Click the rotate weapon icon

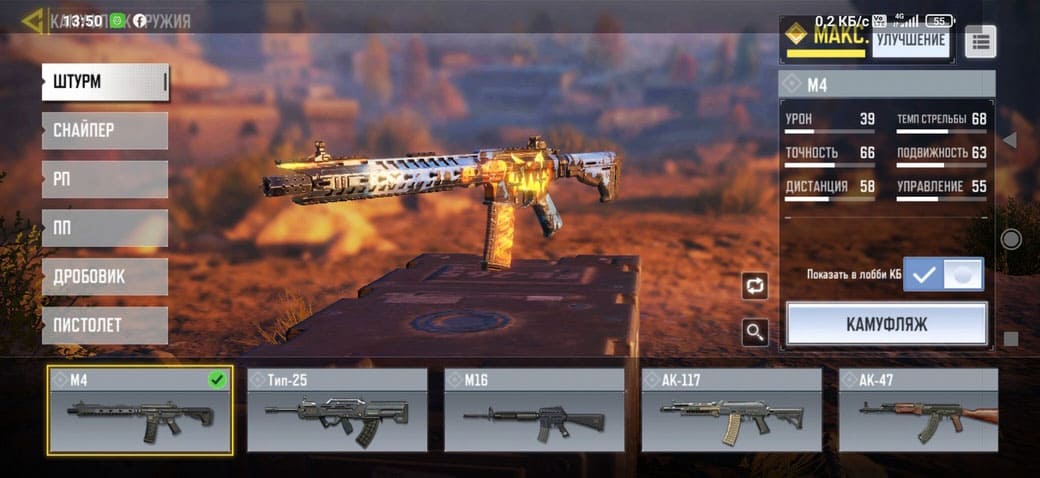(755, 286)
